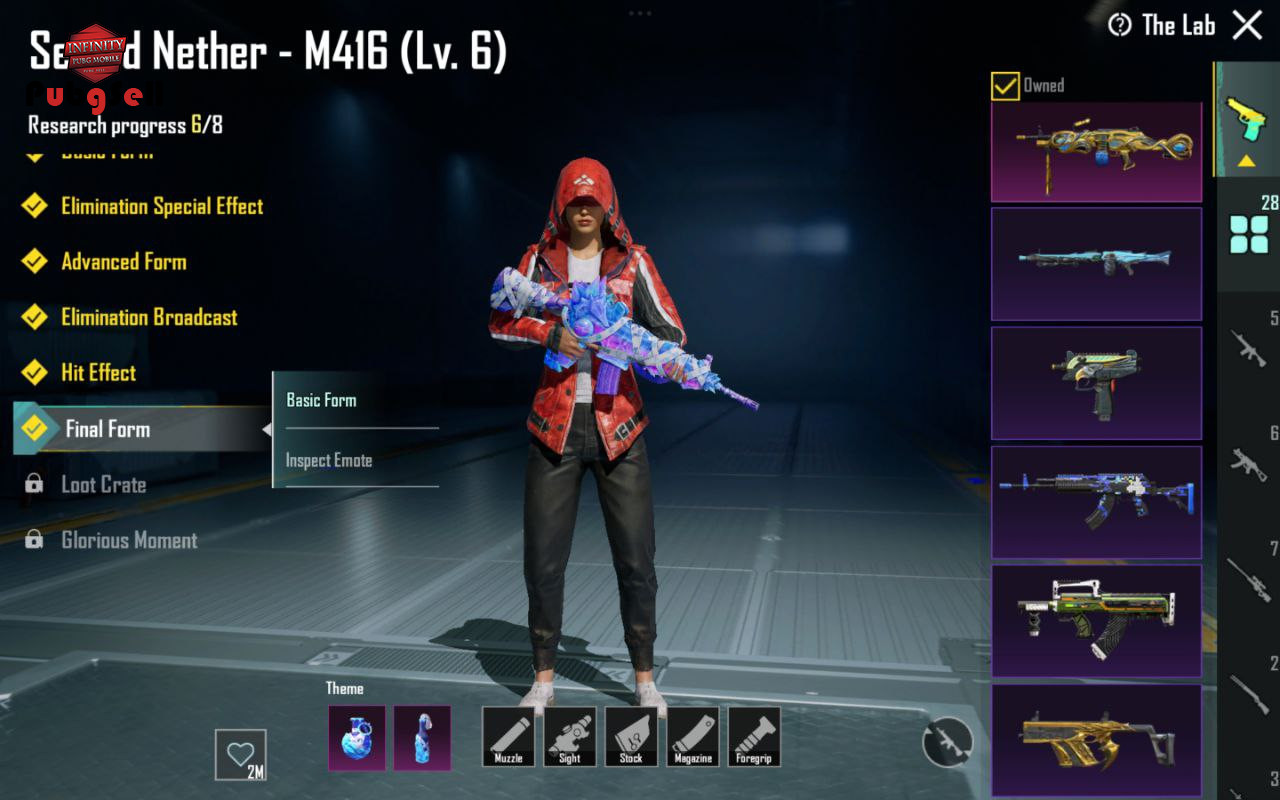The width and height of the screenshot is (1280, 800).
Task: Toggle the Owned filter checkbox
Action: point(1005,86)
